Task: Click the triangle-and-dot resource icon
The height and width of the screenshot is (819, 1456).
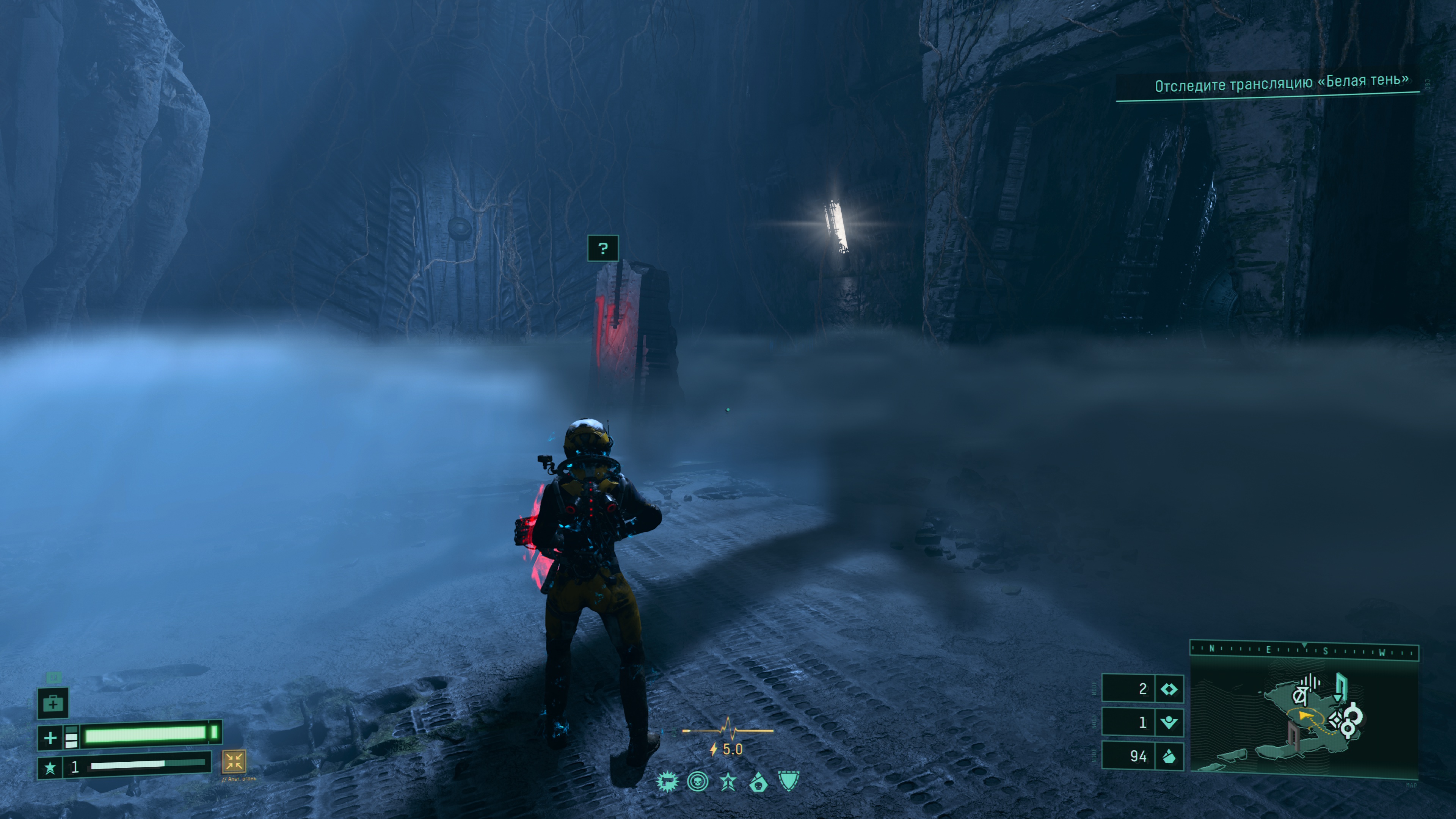Action: (1168, 722)
